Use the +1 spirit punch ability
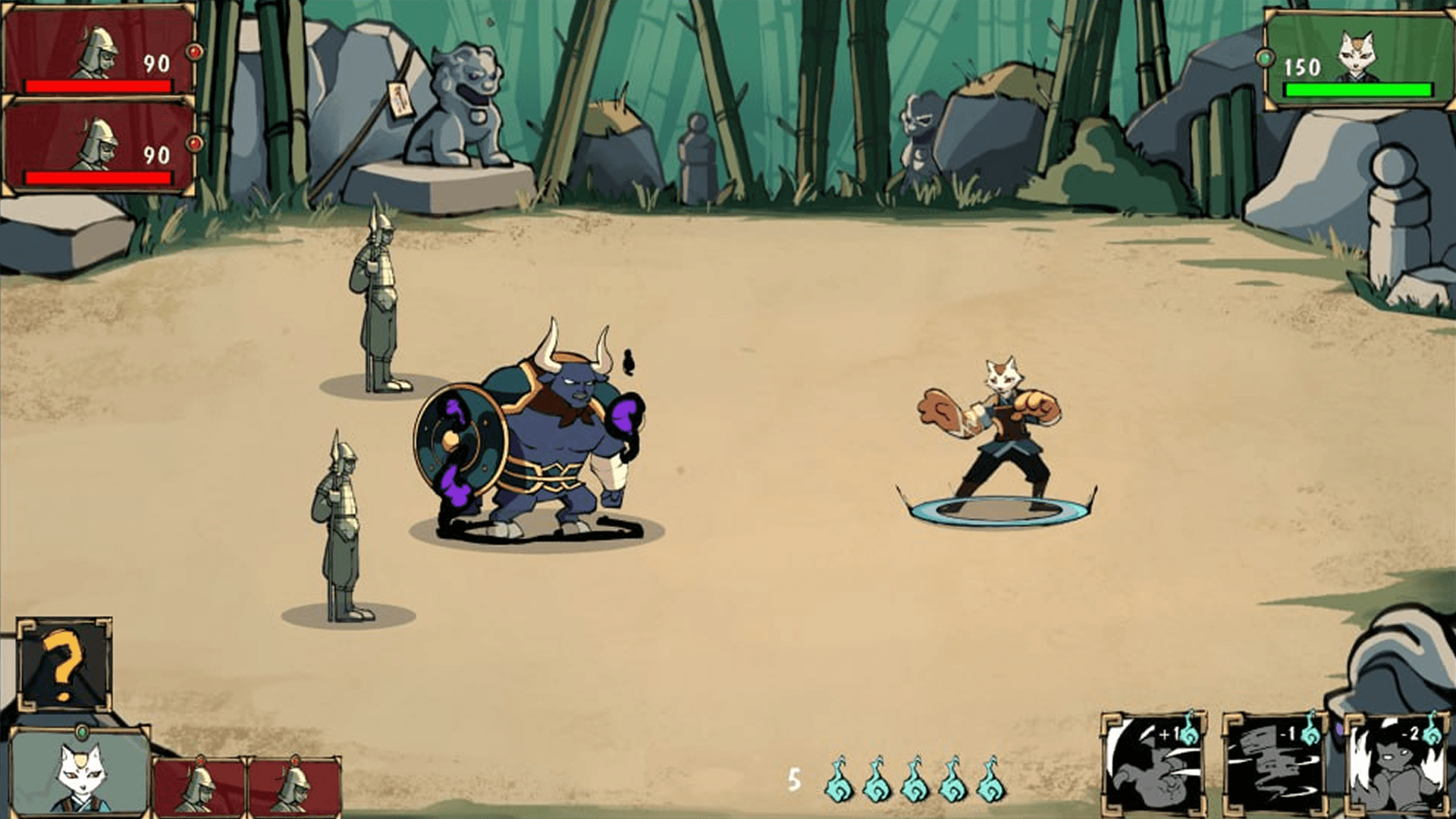This screenshot has height=819, width=1456. click(1153, 766)
